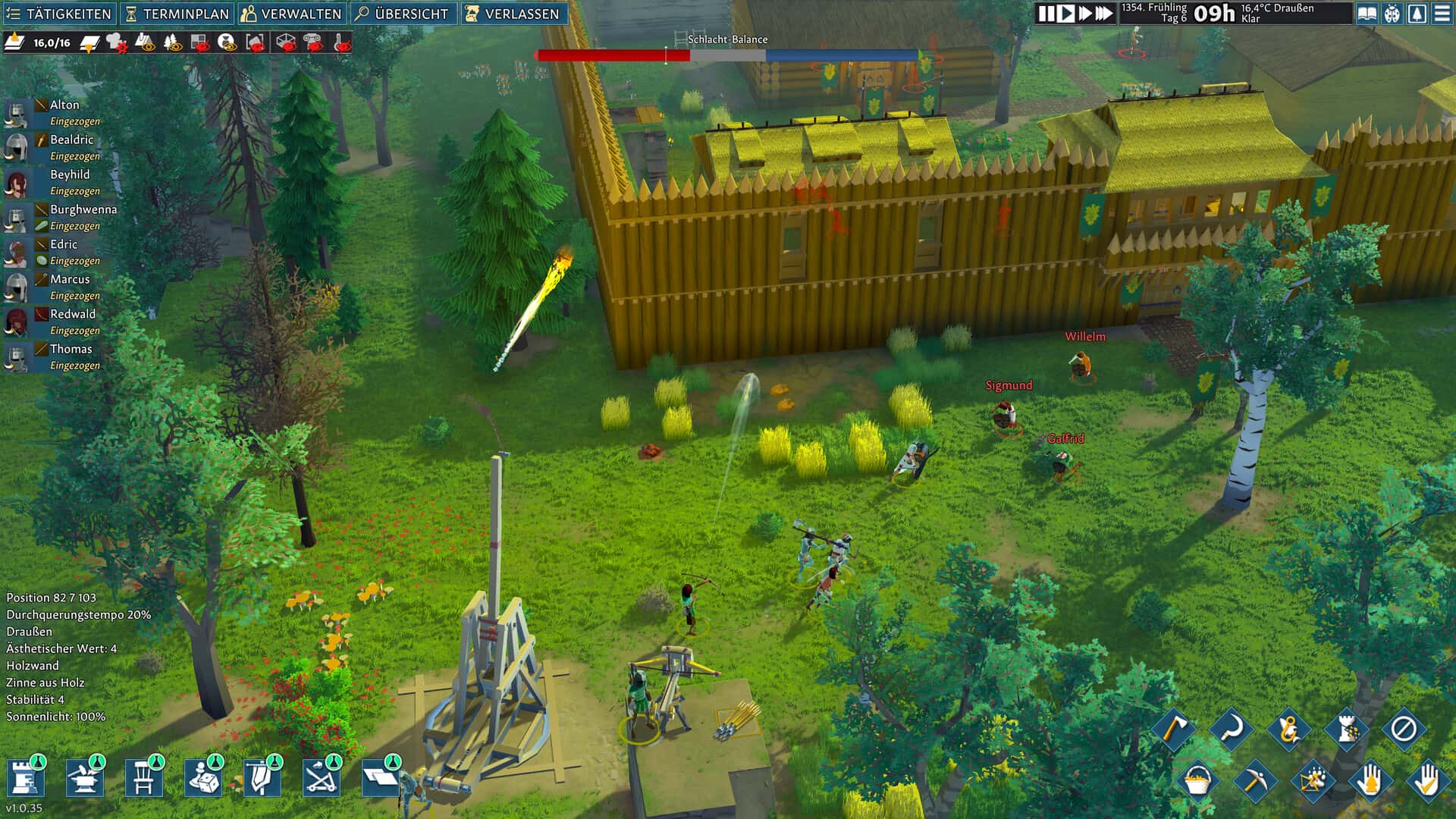Viewport: 1456px width, 819px height.
Task: Open the Tätigkeiten menu
Action: (x=59, y=14)
